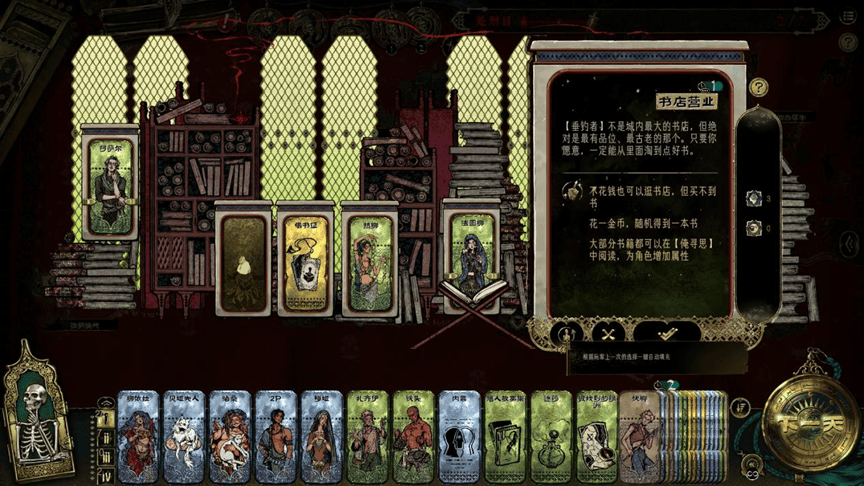The image size is (864, 486).
Task: Select the dancer card in the event slots
Action: pyautogui.click(x=368, y=260)
